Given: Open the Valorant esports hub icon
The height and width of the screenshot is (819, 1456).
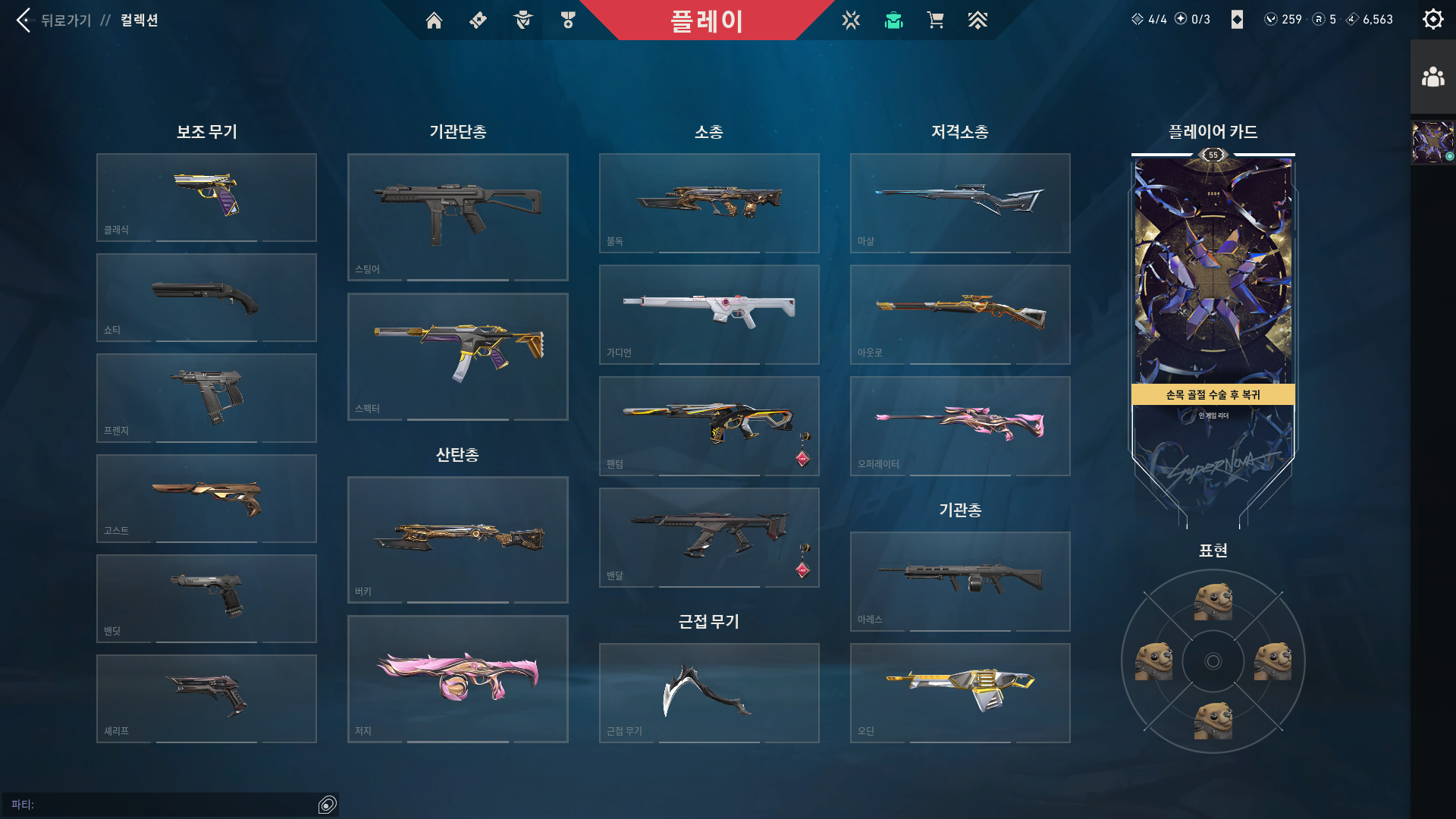Looking at the screenshot, I should pyautogui.click(x=852, y=20).
